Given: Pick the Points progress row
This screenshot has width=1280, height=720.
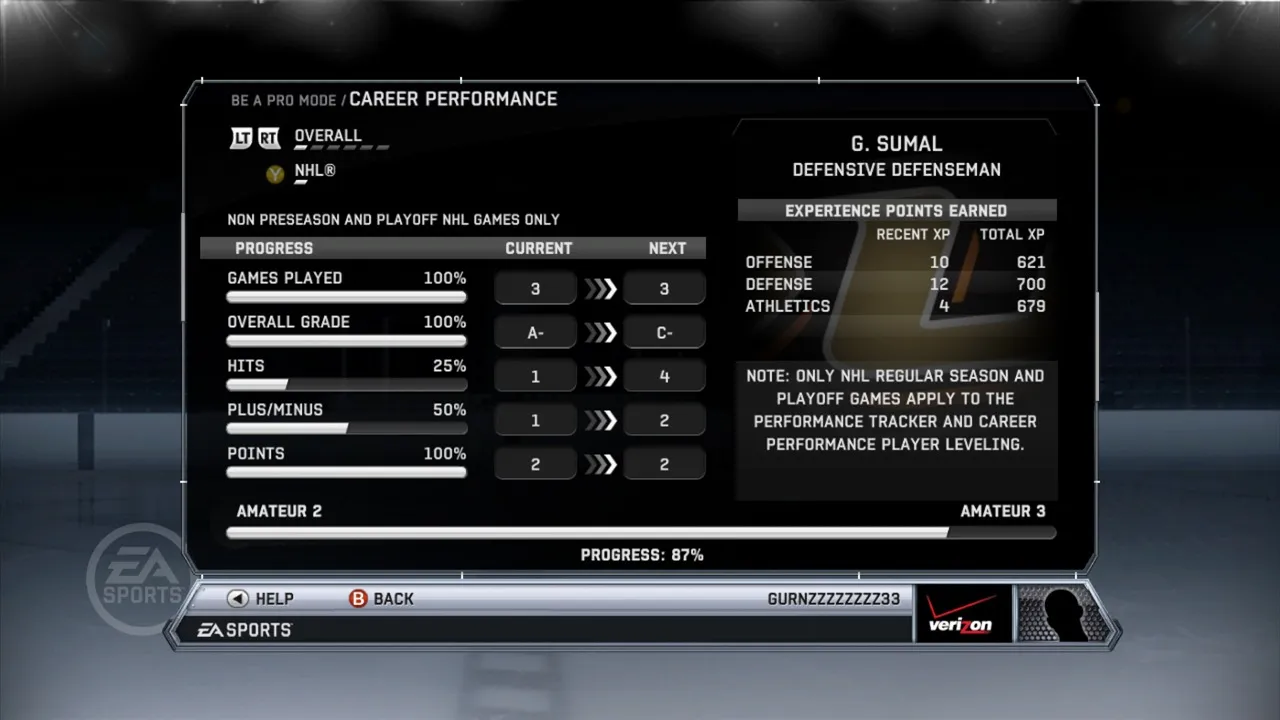Looking at the screenshot, I should coord(346,461).
